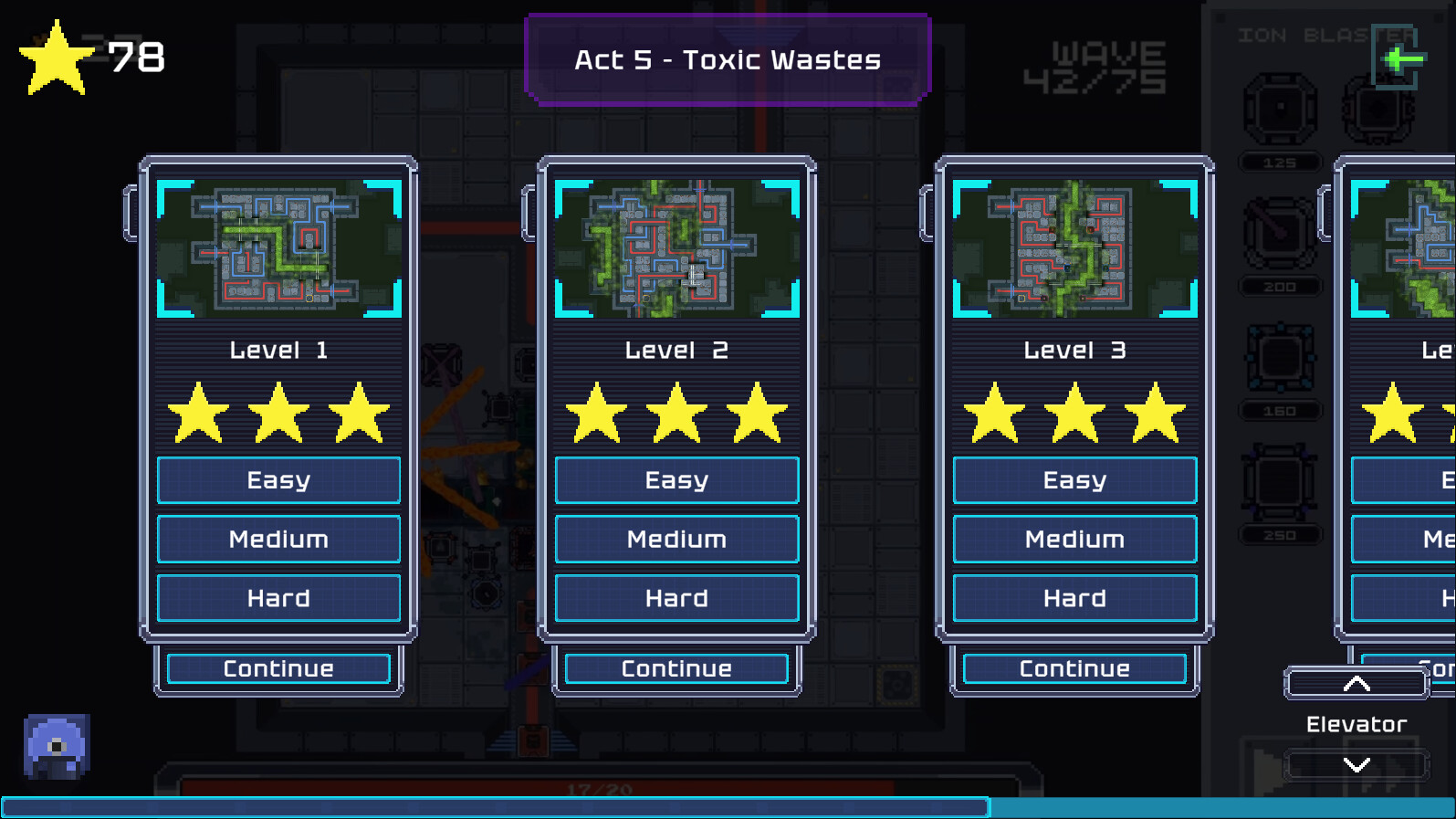
Task: Click the Act 5 - Toxic Wastes header
Action: point(728,58)
